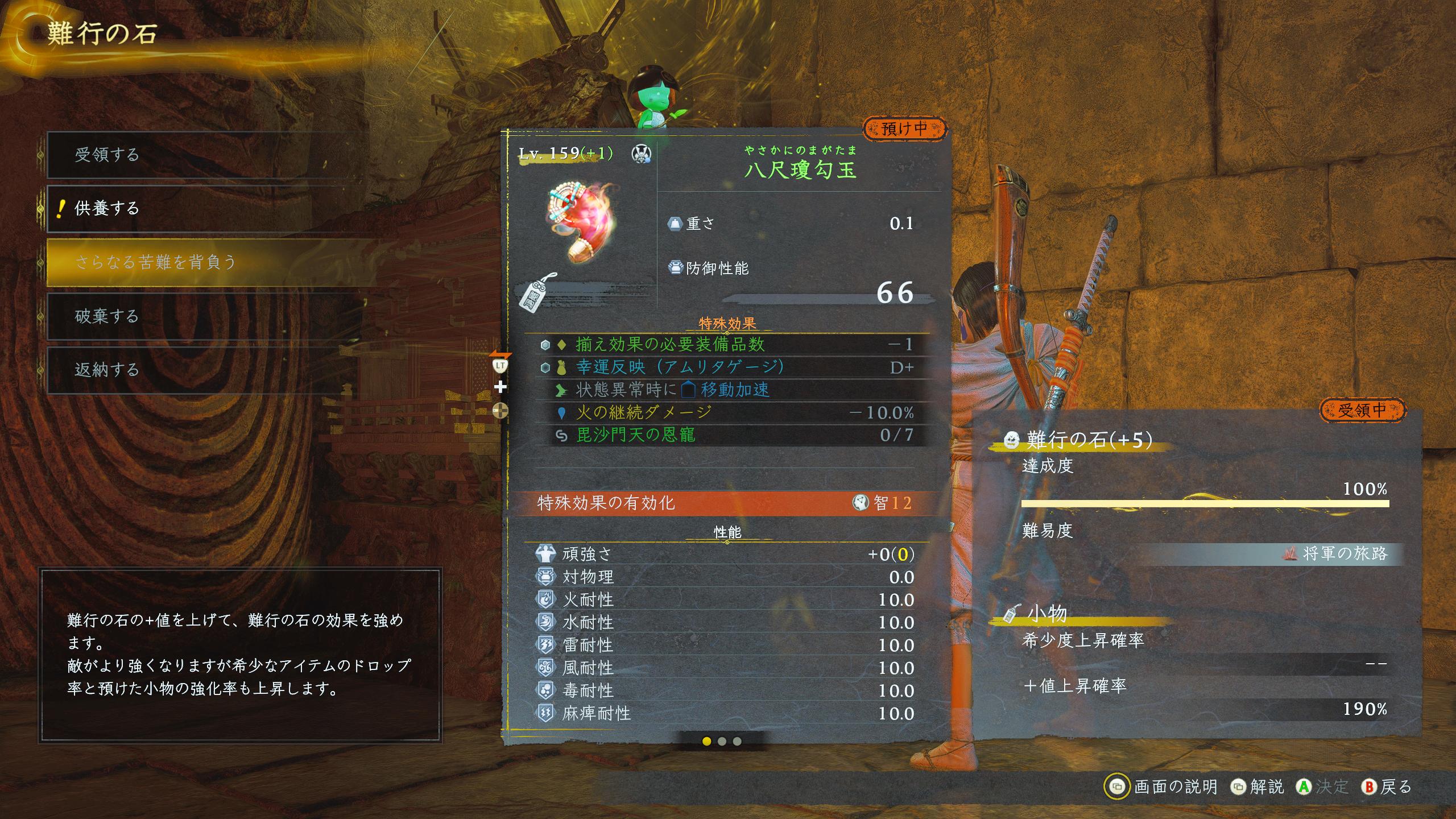The image size is (1456, 819).
Task: Confirm with the 決定 option
Action: point(1323,787)
